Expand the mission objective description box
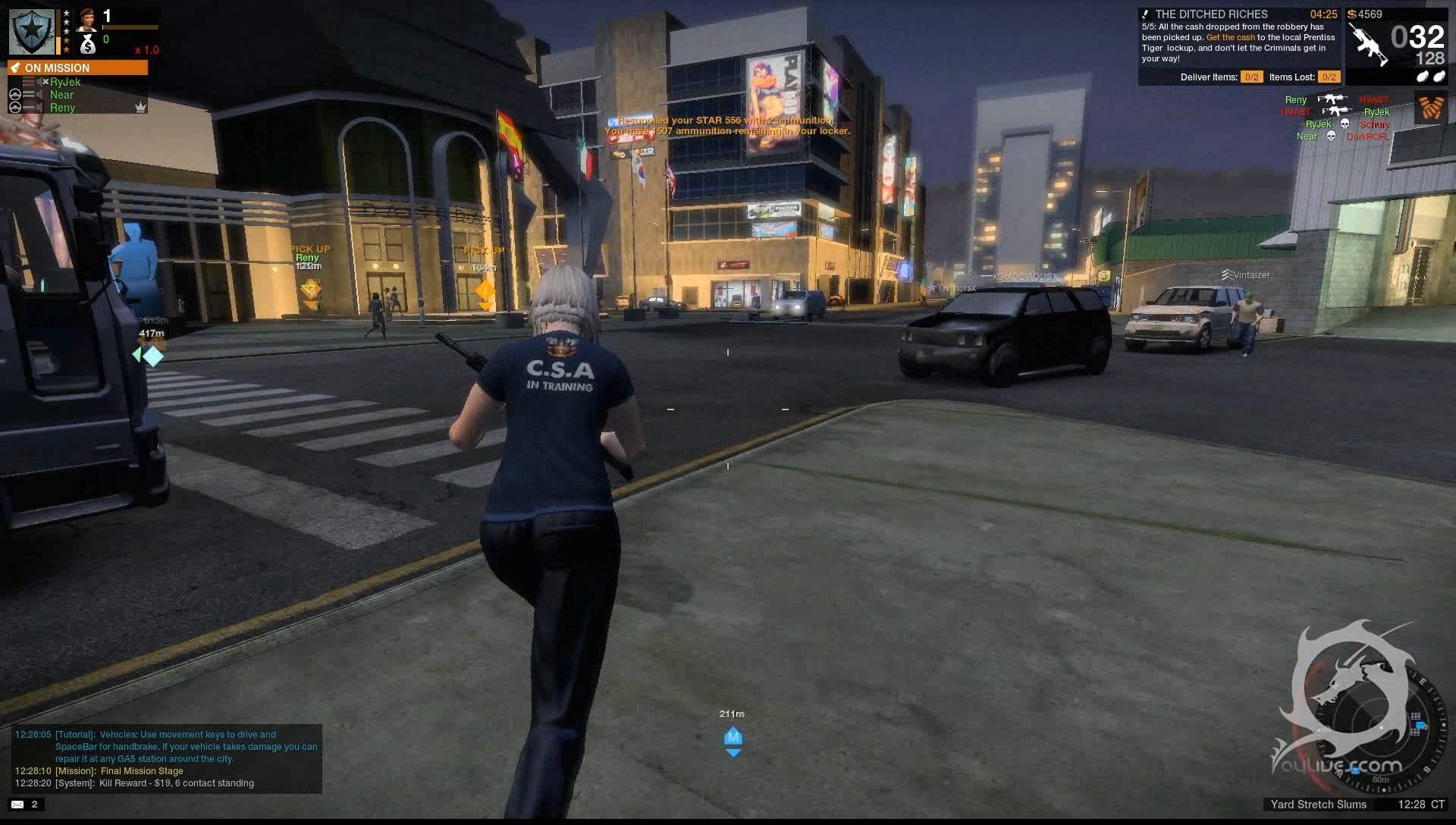1456x825 pixels. click(x=1236, y=43)
